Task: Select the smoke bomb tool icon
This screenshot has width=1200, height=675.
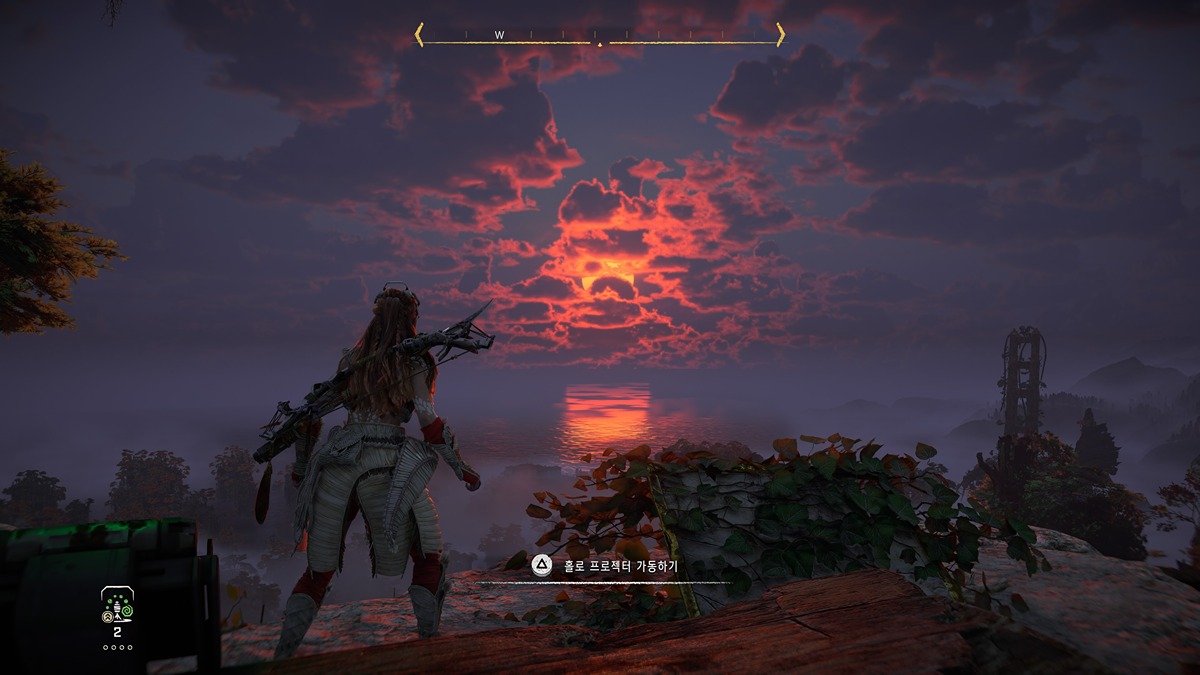Action: coord(117,606)
